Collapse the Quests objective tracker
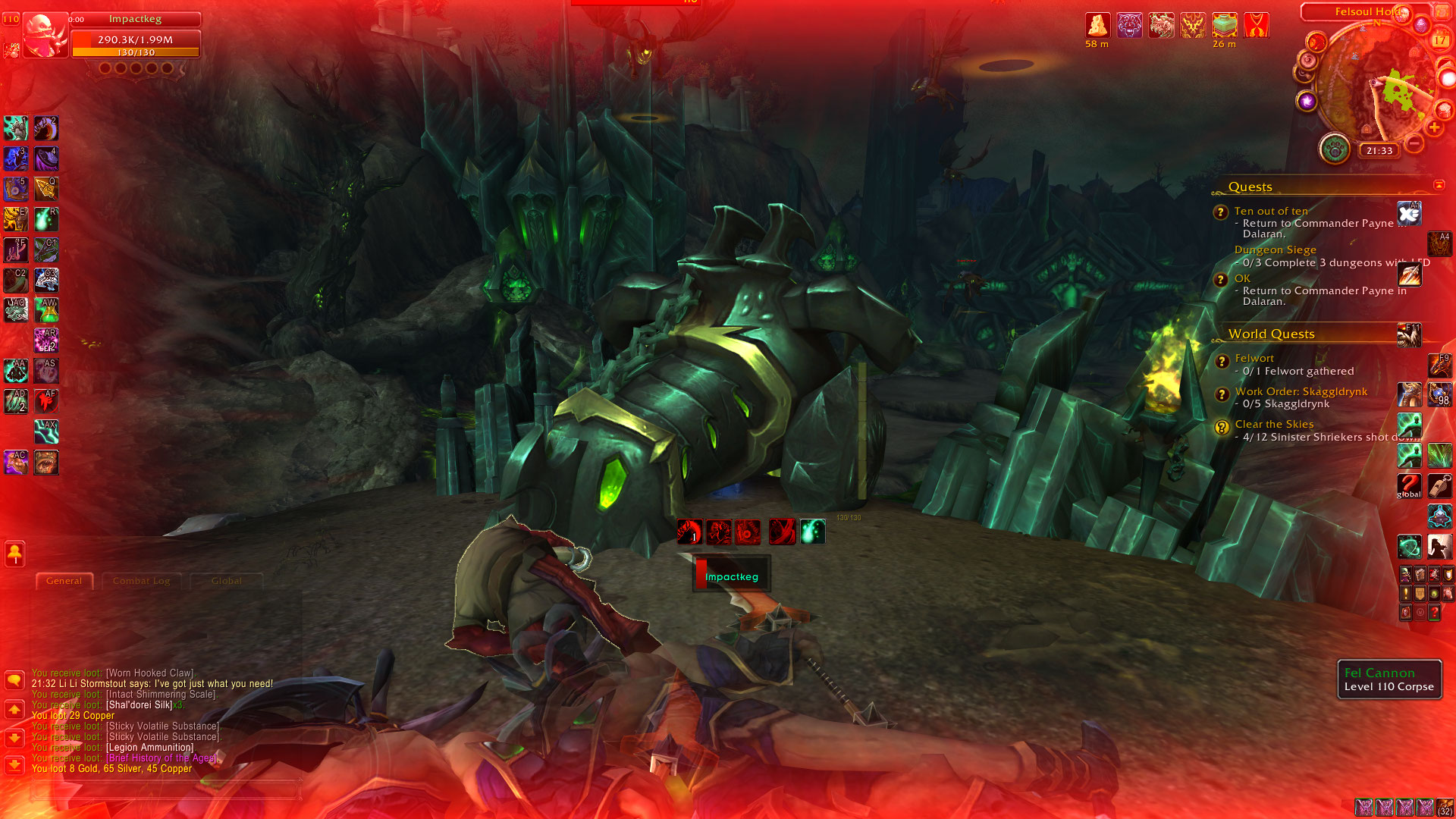 click(x=1439, y=185)
